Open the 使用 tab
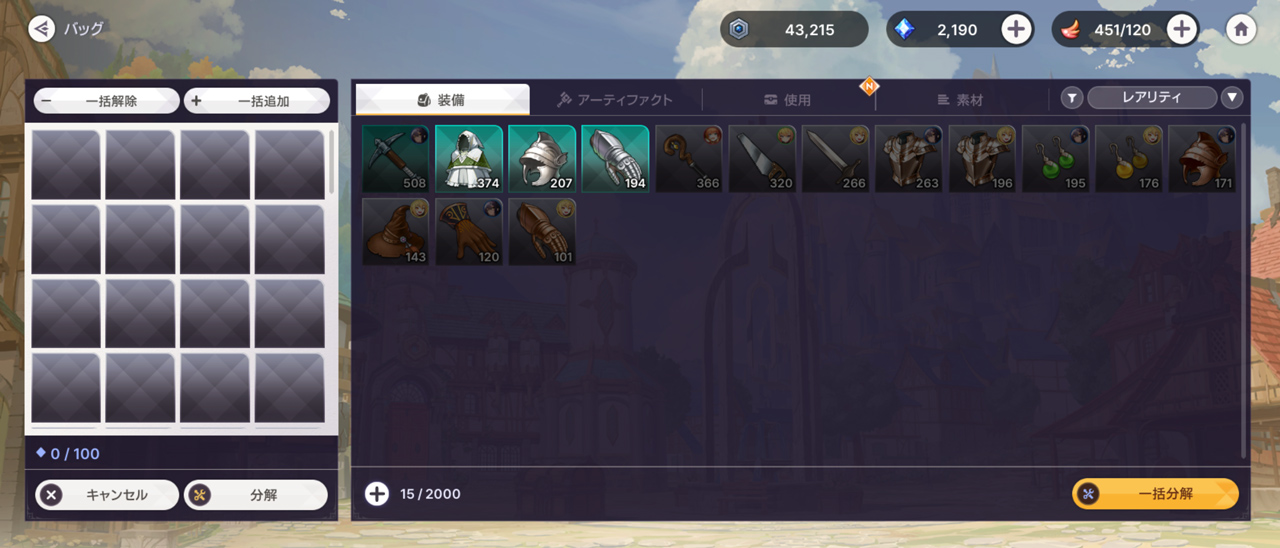The height and width of the screenshot is (548, 1280). 788,100
